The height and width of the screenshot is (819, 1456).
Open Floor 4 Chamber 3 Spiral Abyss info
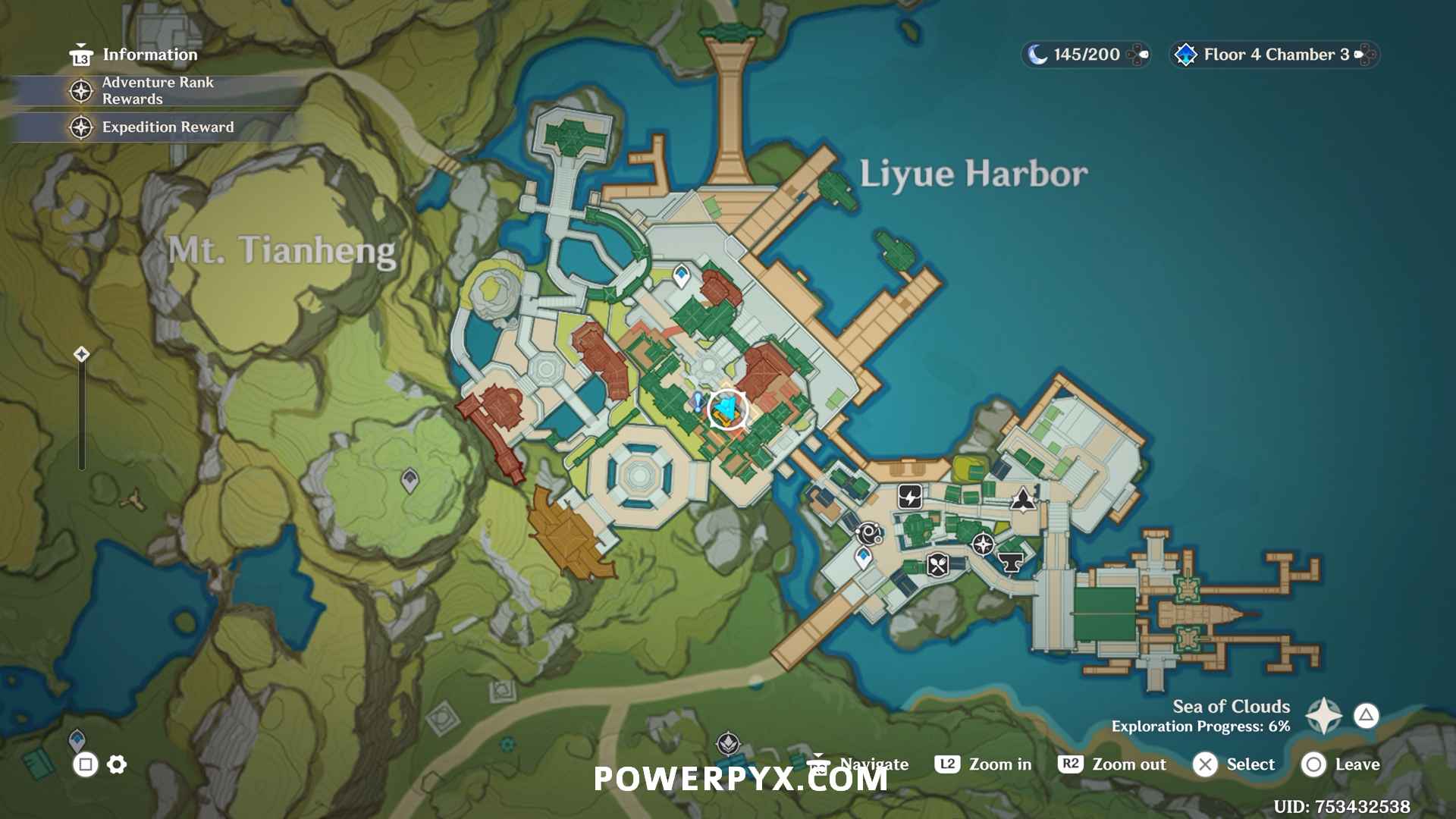(x=1274, y=55)
